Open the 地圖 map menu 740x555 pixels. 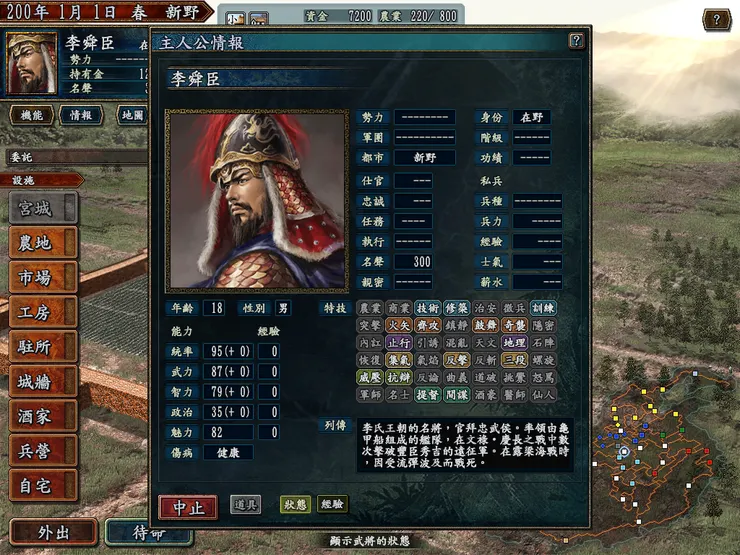click(x=133, y=115)
